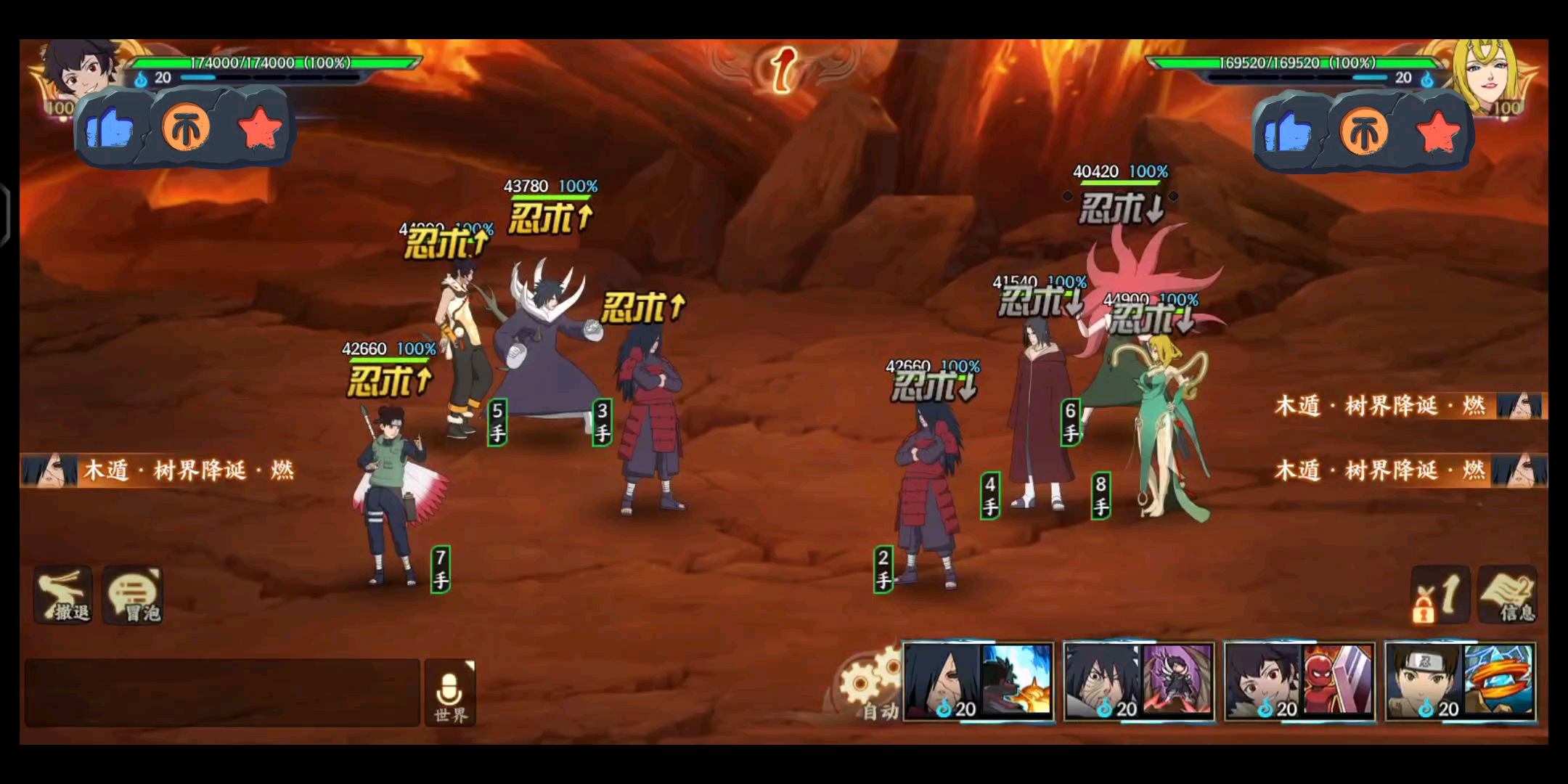Image resolution: width=1568 pixels, height=784 pixels.
Task: Tap the orange 不 emote near blonde avatar
Action: (1364, 133)
